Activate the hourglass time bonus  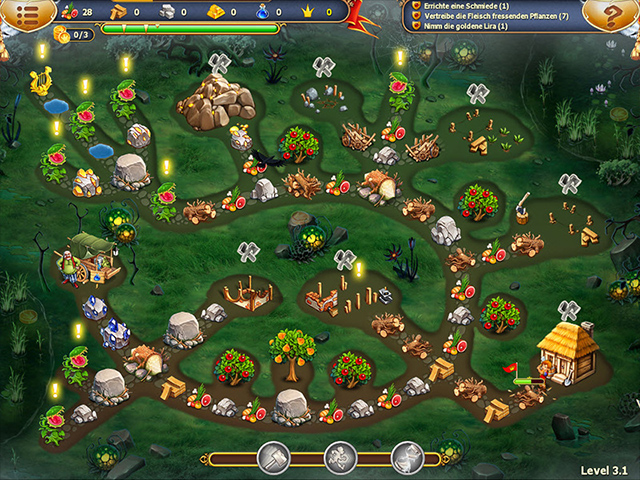coord(407,459)
